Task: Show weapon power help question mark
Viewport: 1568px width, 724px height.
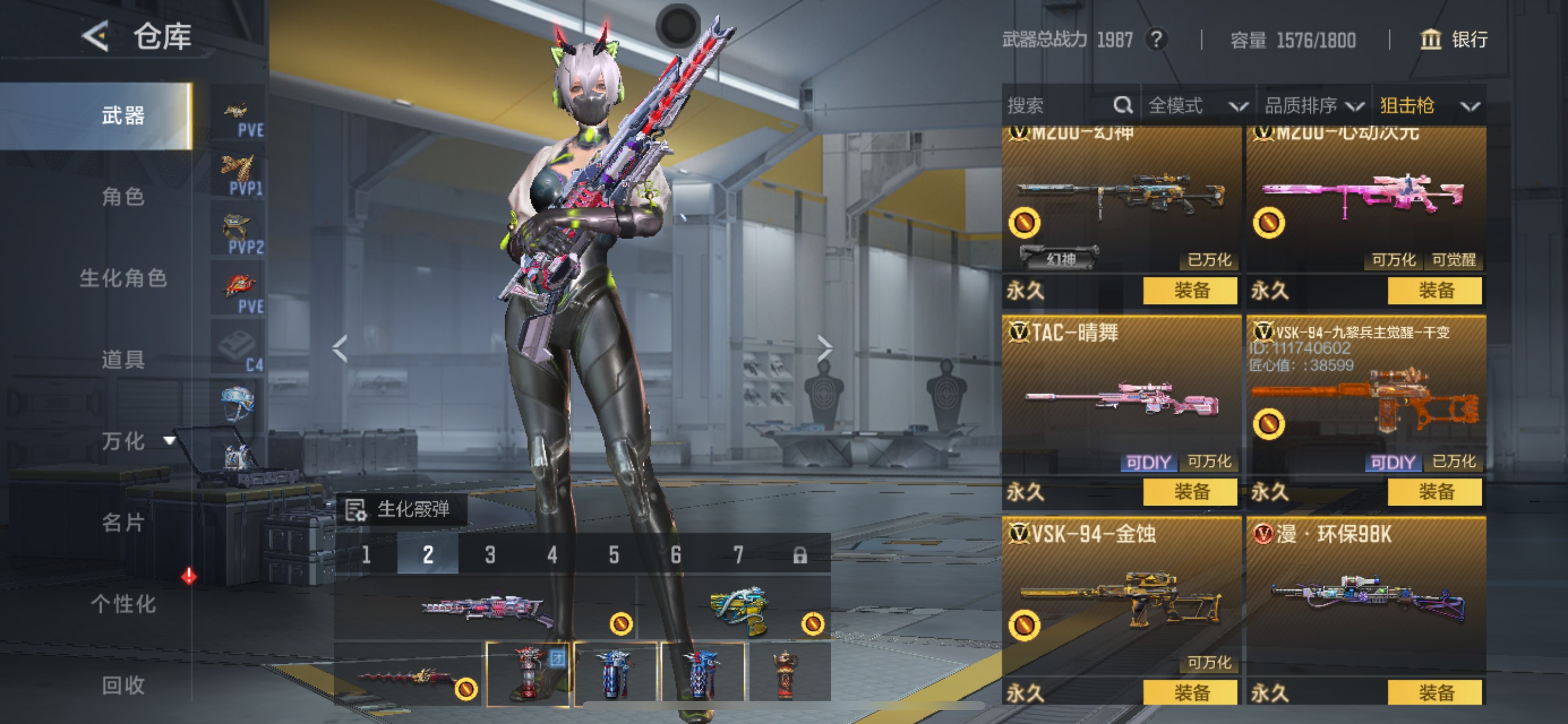Action: 1156,40
